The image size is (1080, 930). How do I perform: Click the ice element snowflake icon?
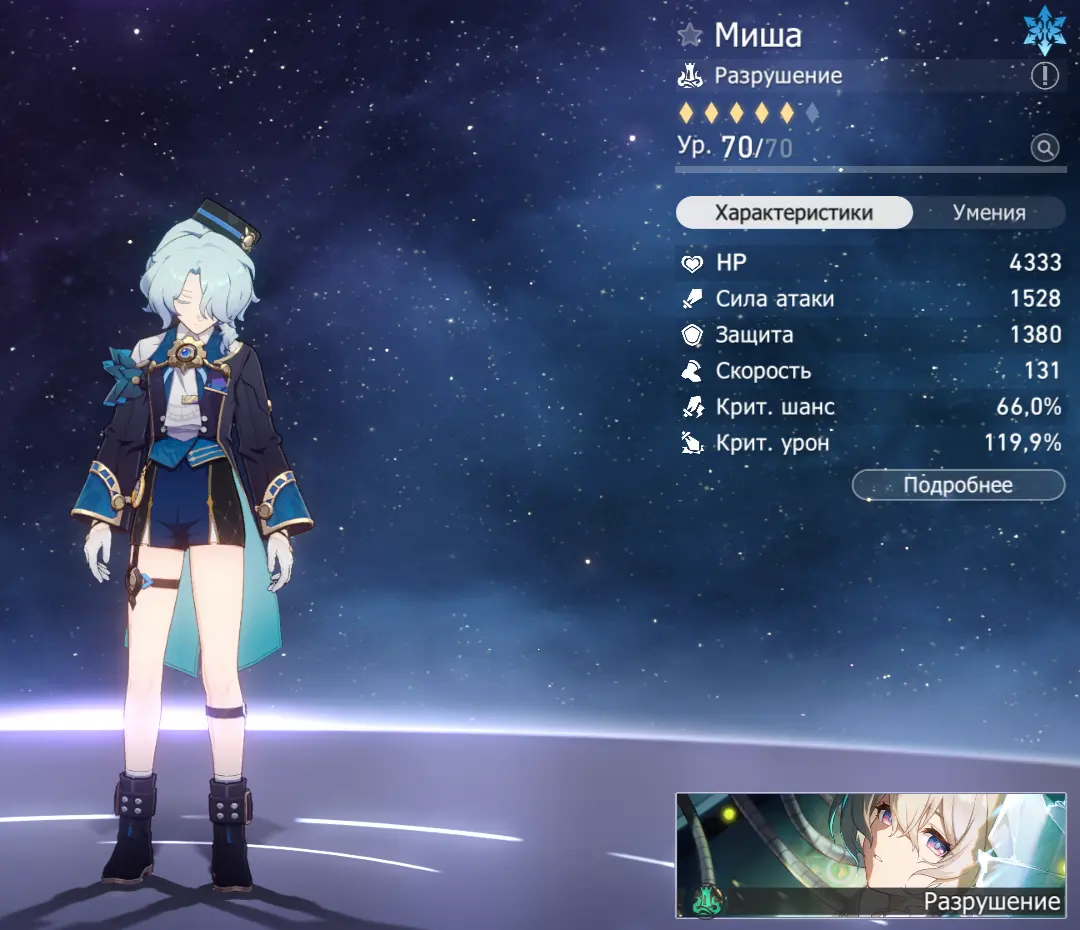click(1045, 32)
